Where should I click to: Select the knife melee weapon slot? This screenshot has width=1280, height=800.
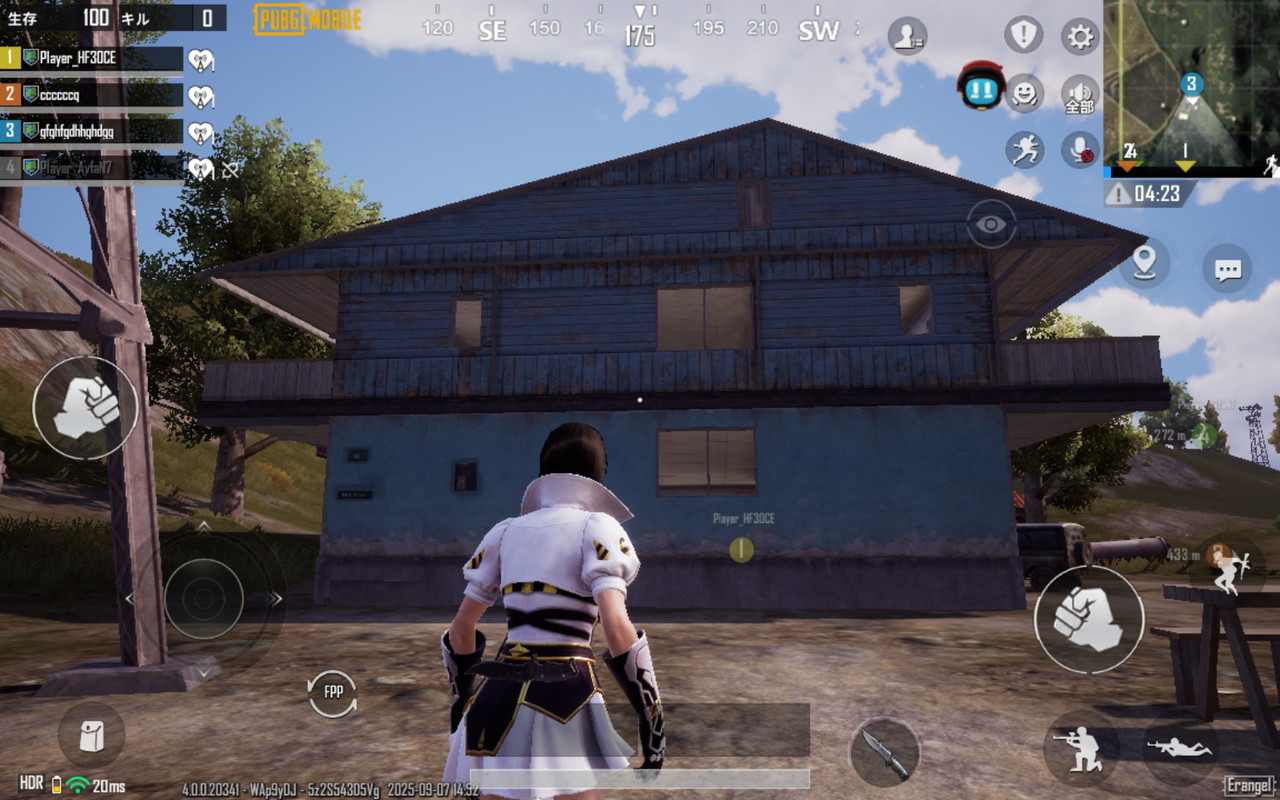(x=885, y=752)
